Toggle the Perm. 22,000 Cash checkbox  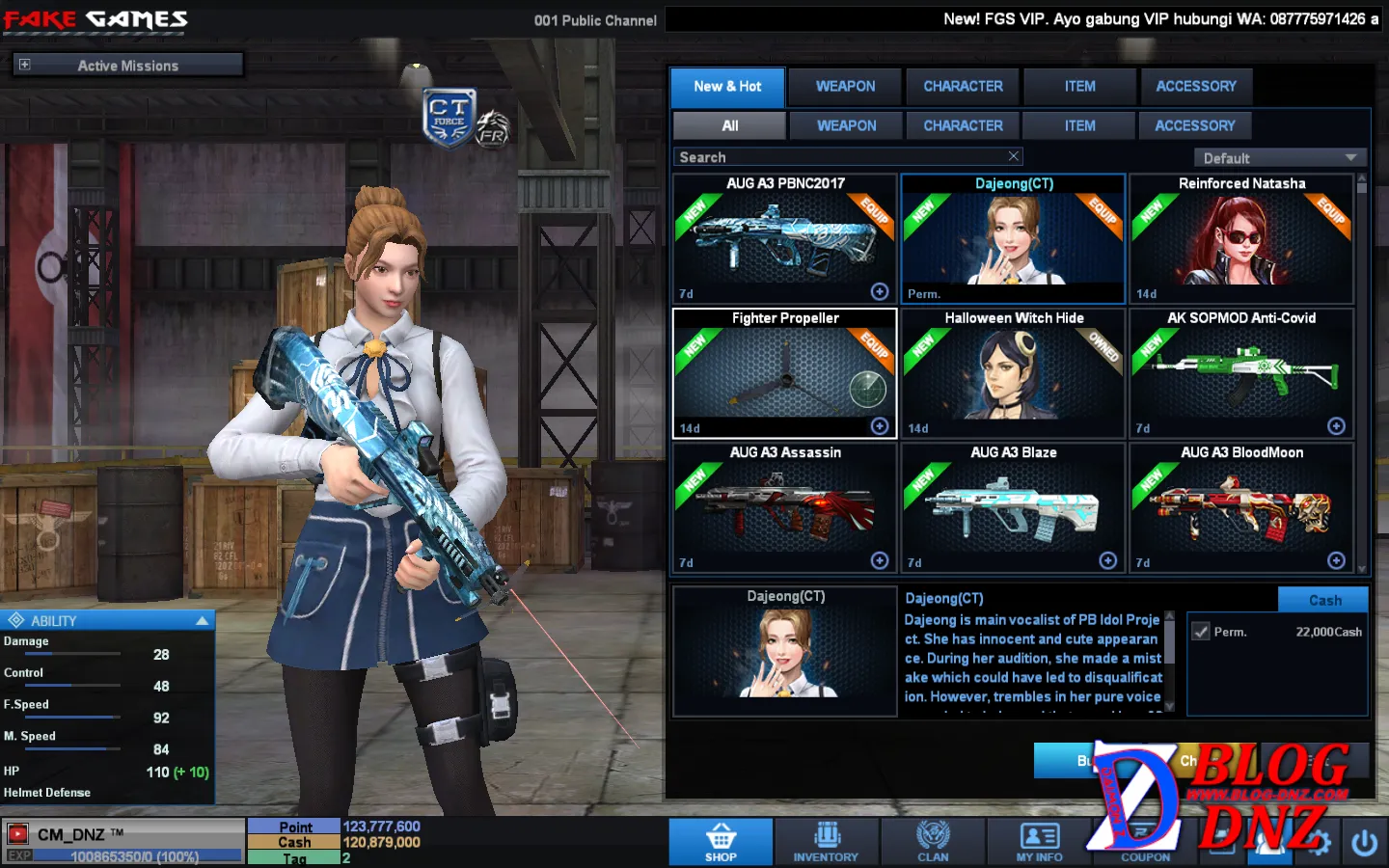(x=1201, y=632)
